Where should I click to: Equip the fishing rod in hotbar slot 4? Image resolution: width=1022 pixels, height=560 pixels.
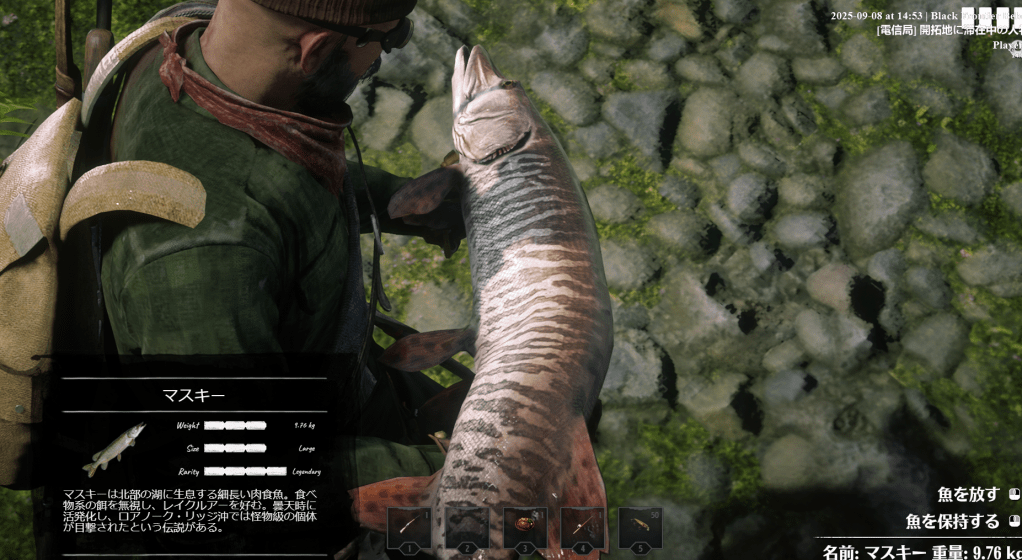[x=582, y=527]
